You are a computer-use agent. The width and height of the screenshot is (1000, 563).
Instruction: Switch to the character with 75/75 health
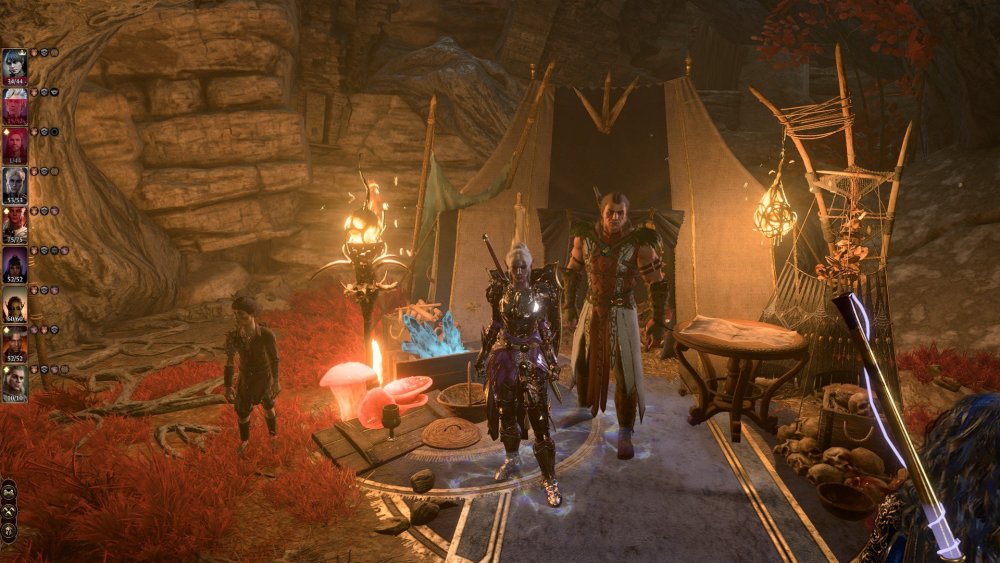(x=15, y=224)
